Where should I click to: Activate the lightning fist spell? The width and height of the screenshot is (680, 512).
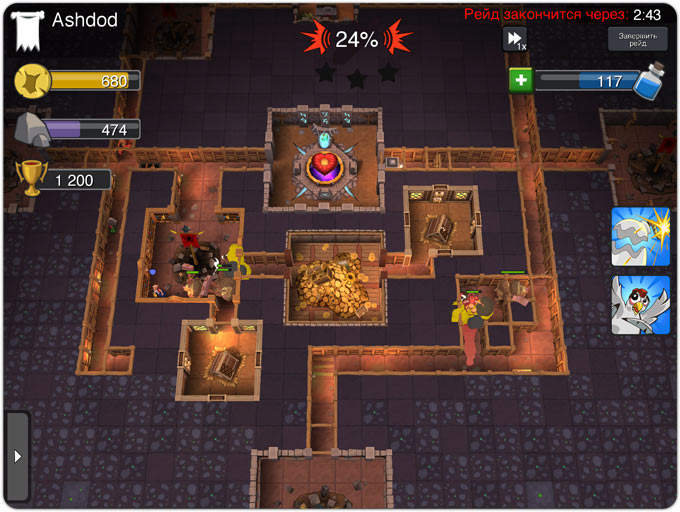(640, 237)
